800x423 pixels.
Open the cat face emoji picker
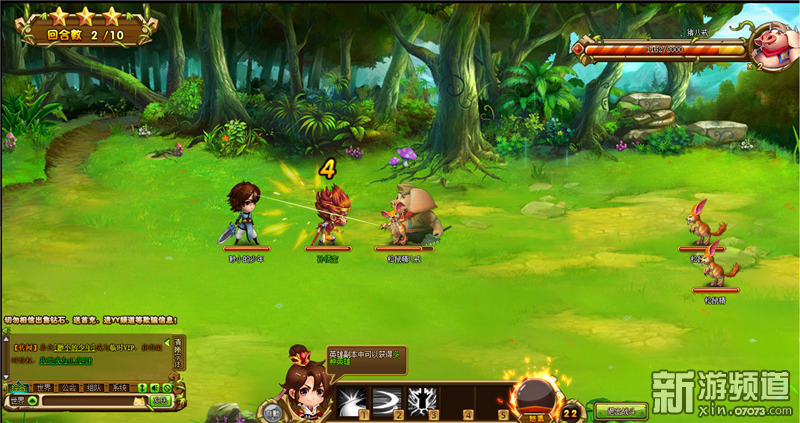[139, 401]
